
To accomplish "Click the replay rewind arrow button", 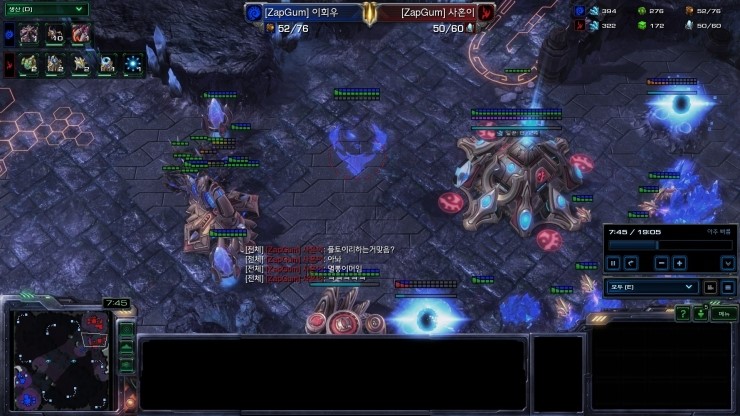I will [x=631, y=263].
